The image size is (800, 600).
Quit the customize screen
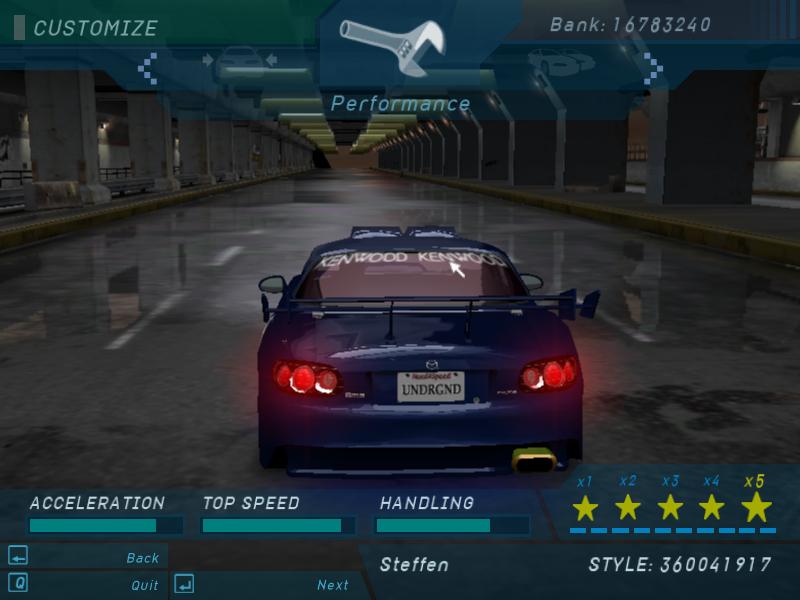tap(144, 585)
